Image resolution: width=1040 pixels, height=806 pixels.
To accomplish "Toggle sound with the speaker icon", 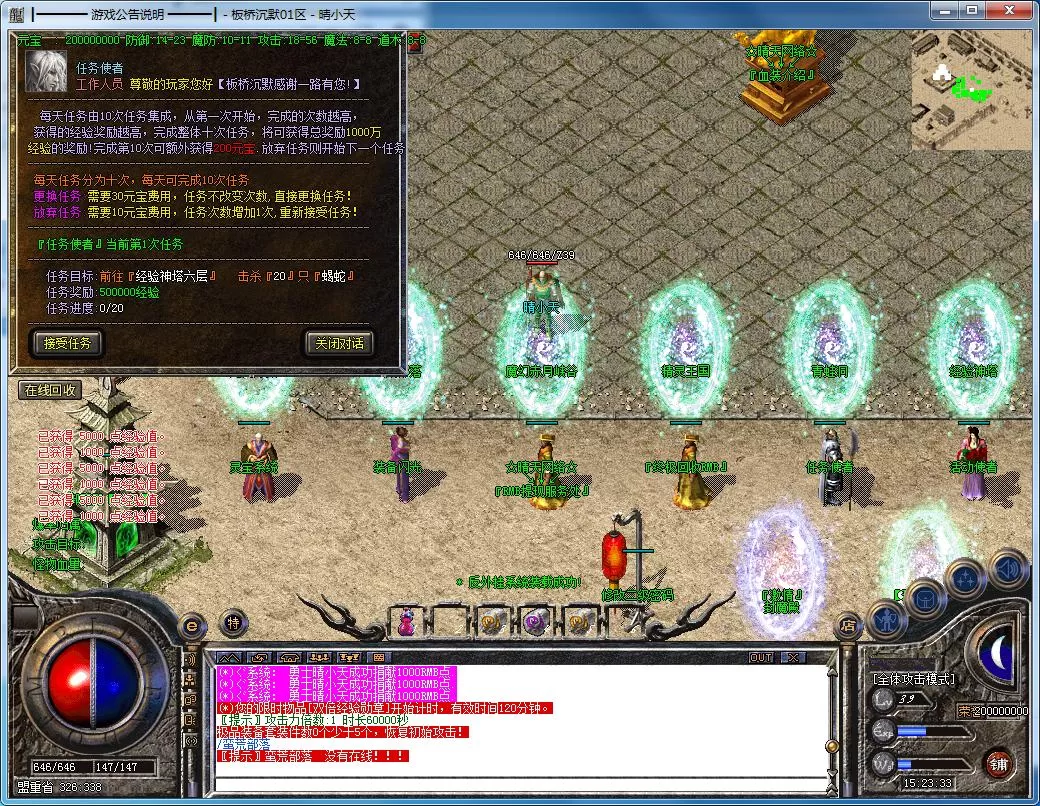I will click(1007, 567).
